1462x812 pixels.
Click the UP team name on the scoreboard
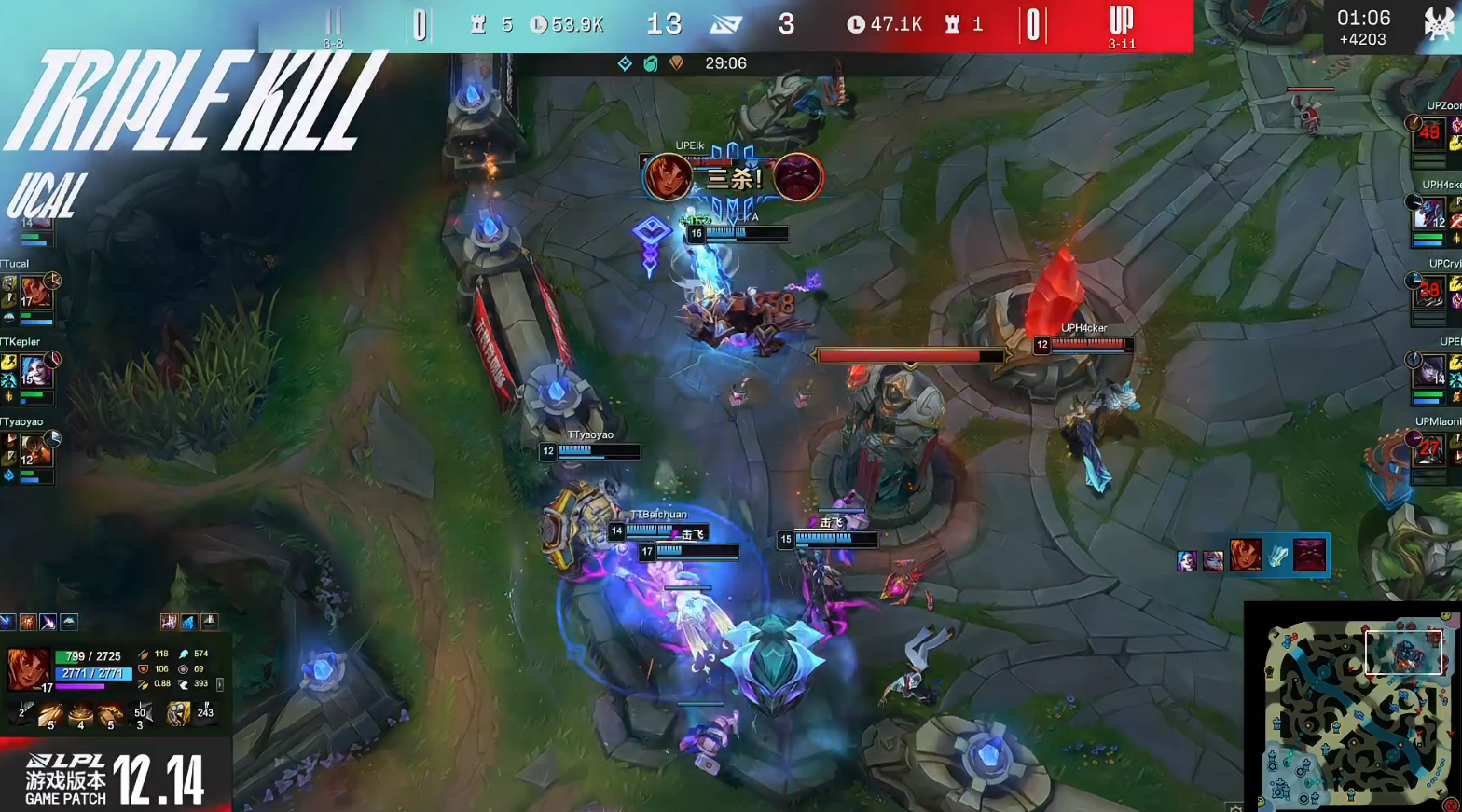(1120, 18)
